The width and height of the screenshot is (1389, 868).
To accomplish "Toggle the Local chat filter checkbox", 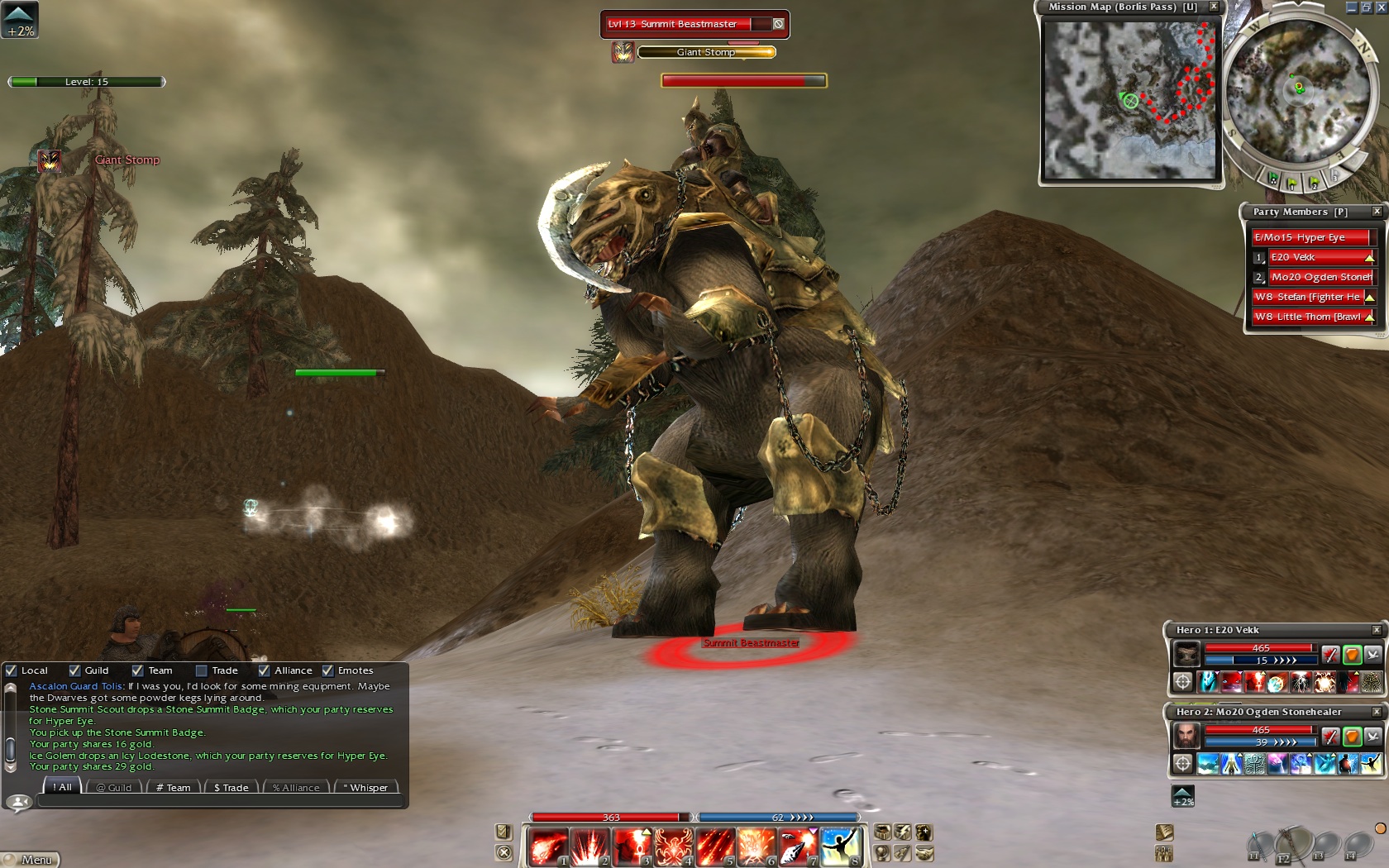I will [12, 670].
